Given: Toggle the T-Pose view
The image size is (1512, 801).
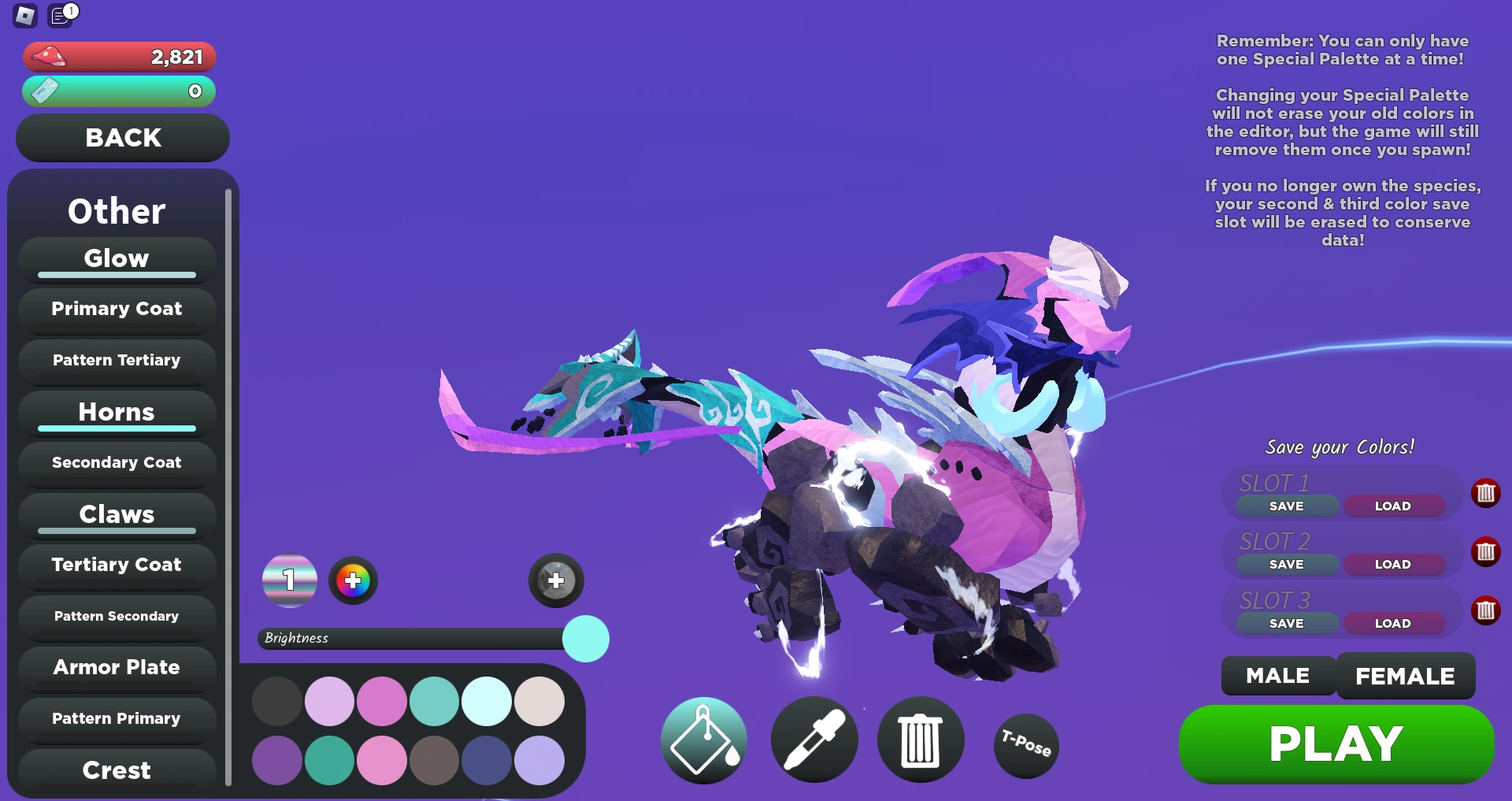Looking at the screenshot, I should pos(1025,745).
